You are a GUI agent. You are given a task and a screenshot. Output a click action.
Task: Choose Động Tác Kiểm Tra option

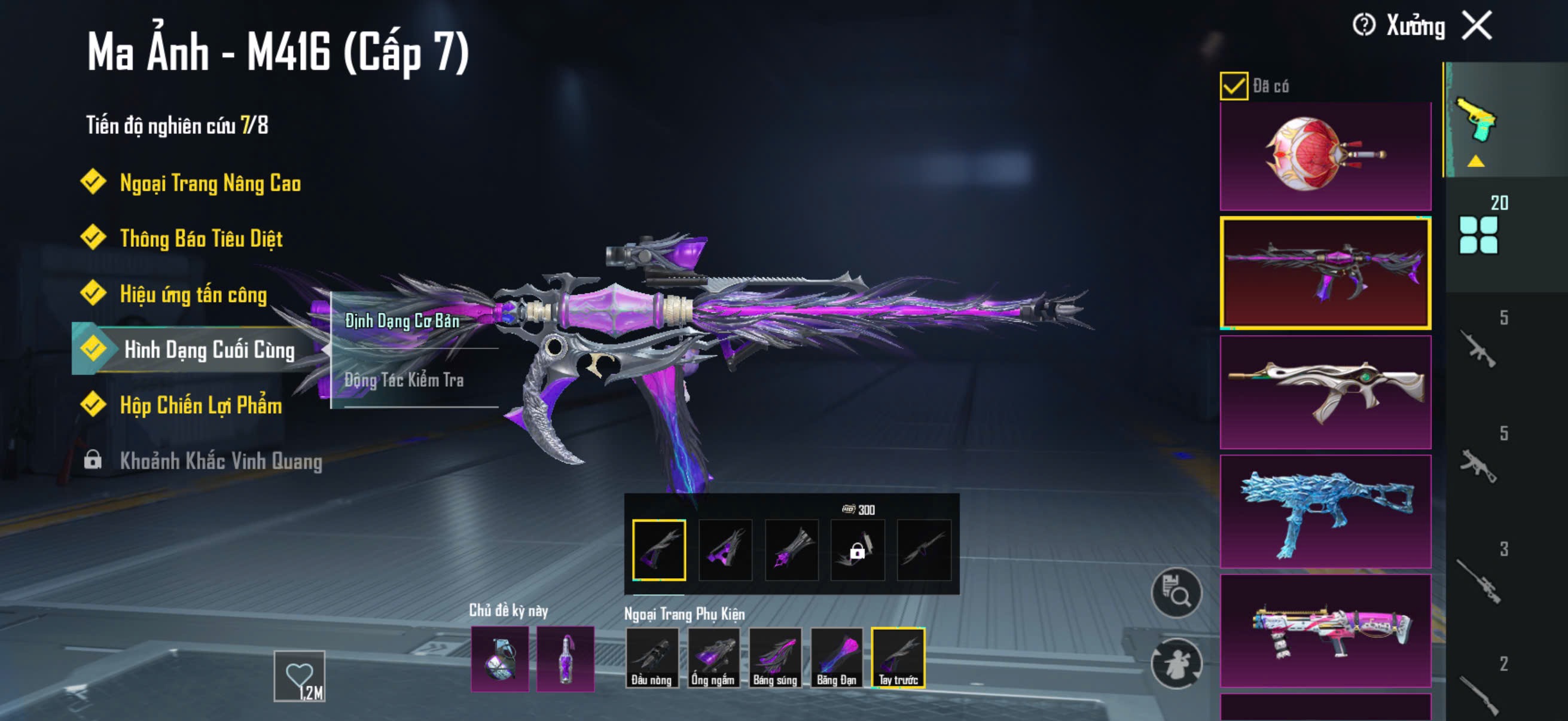tap(404, 380)
